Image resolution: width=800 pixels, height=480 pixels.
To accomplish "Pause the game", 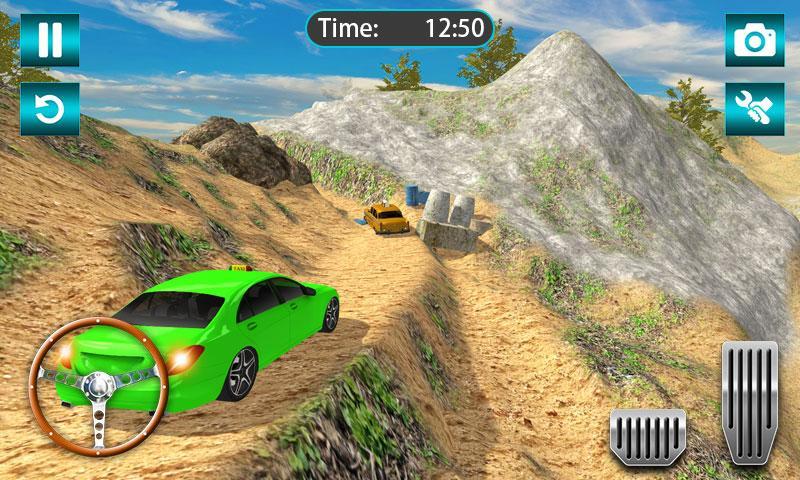I will click(x=49, y=39).
